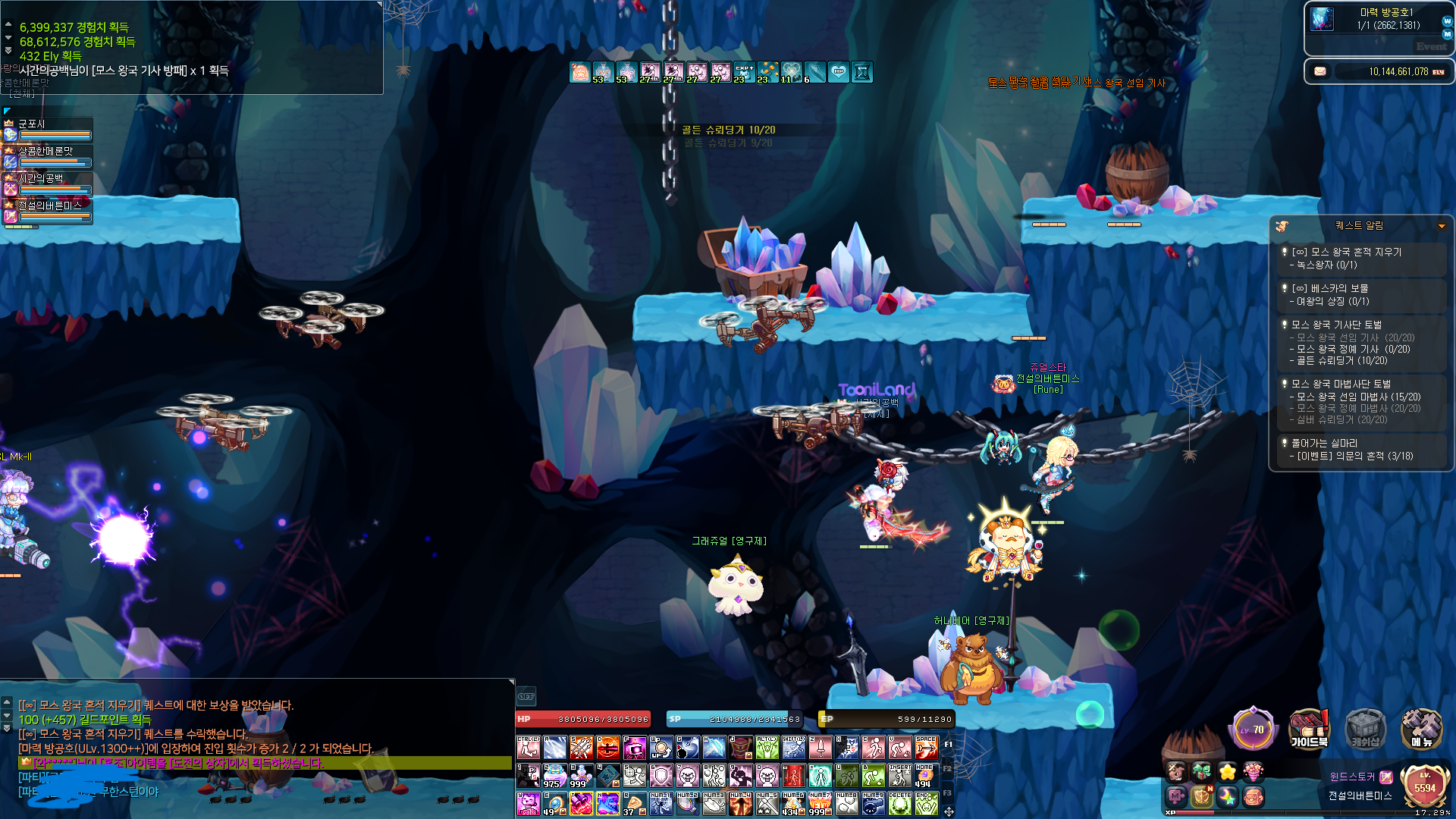Image resolution: width=1456 pixels, height=819 pixels.
Task: Open the green gift box icon
Action: [x=1202, y=772]
